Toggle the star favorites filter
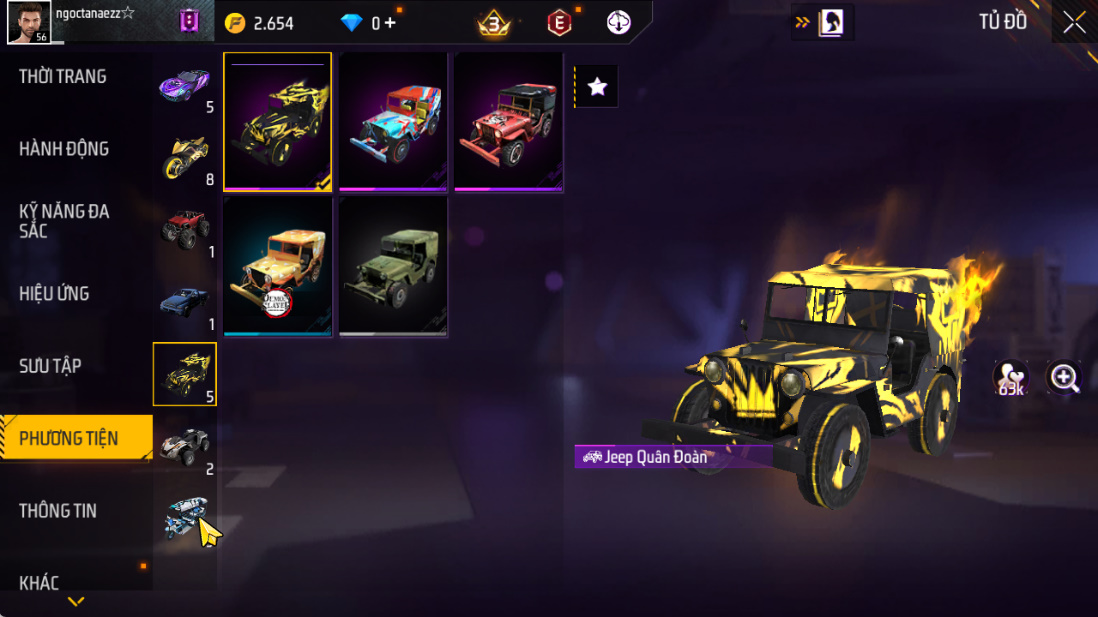 point(597,87)
